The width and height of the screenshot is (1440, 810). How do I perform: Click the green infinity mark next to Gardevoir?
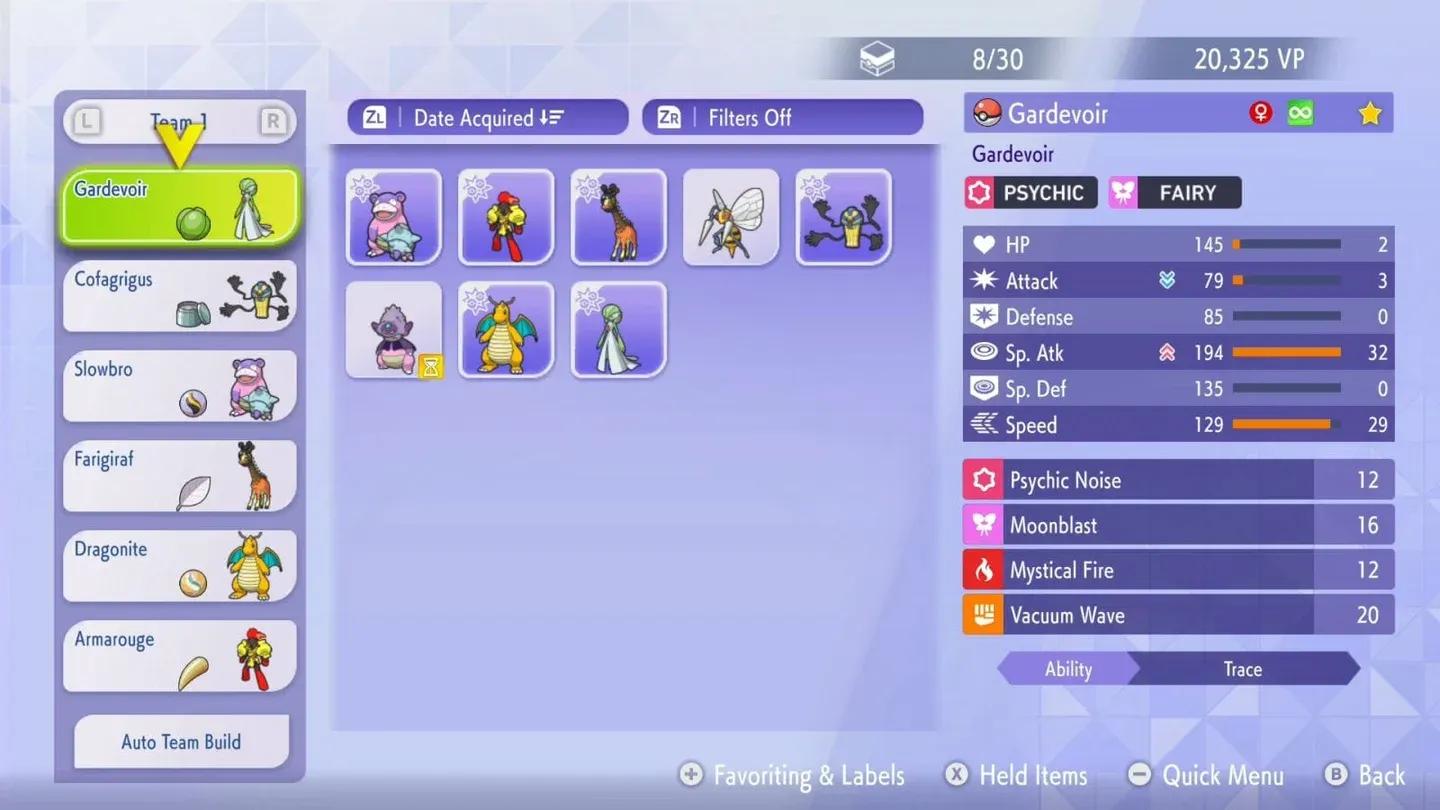[x=1298, y=113]
